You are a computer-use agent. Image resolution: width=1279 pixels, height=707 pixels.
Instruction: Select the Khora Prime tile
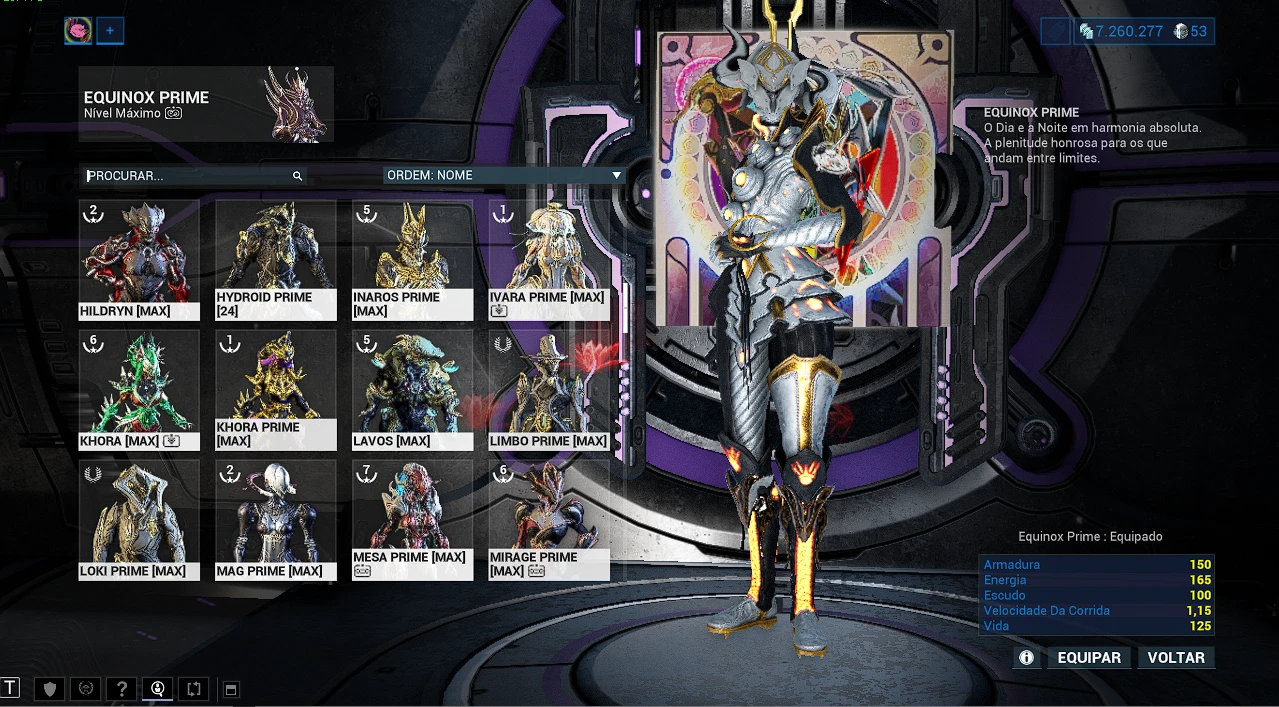pos(276,390)
